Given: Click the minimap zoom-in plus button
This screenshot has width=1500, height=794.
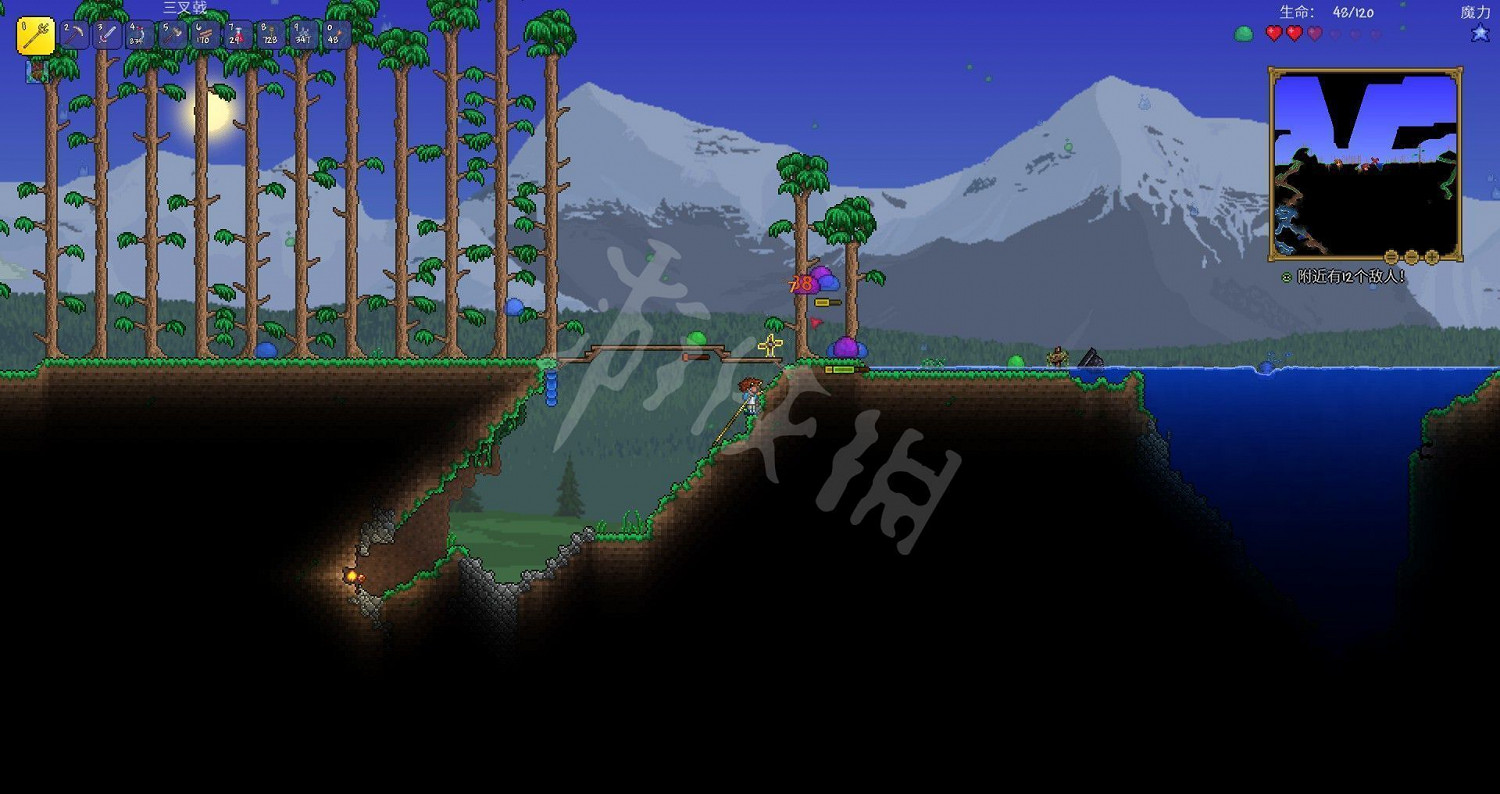Looking at the screenshot, I should (1432, 256).
